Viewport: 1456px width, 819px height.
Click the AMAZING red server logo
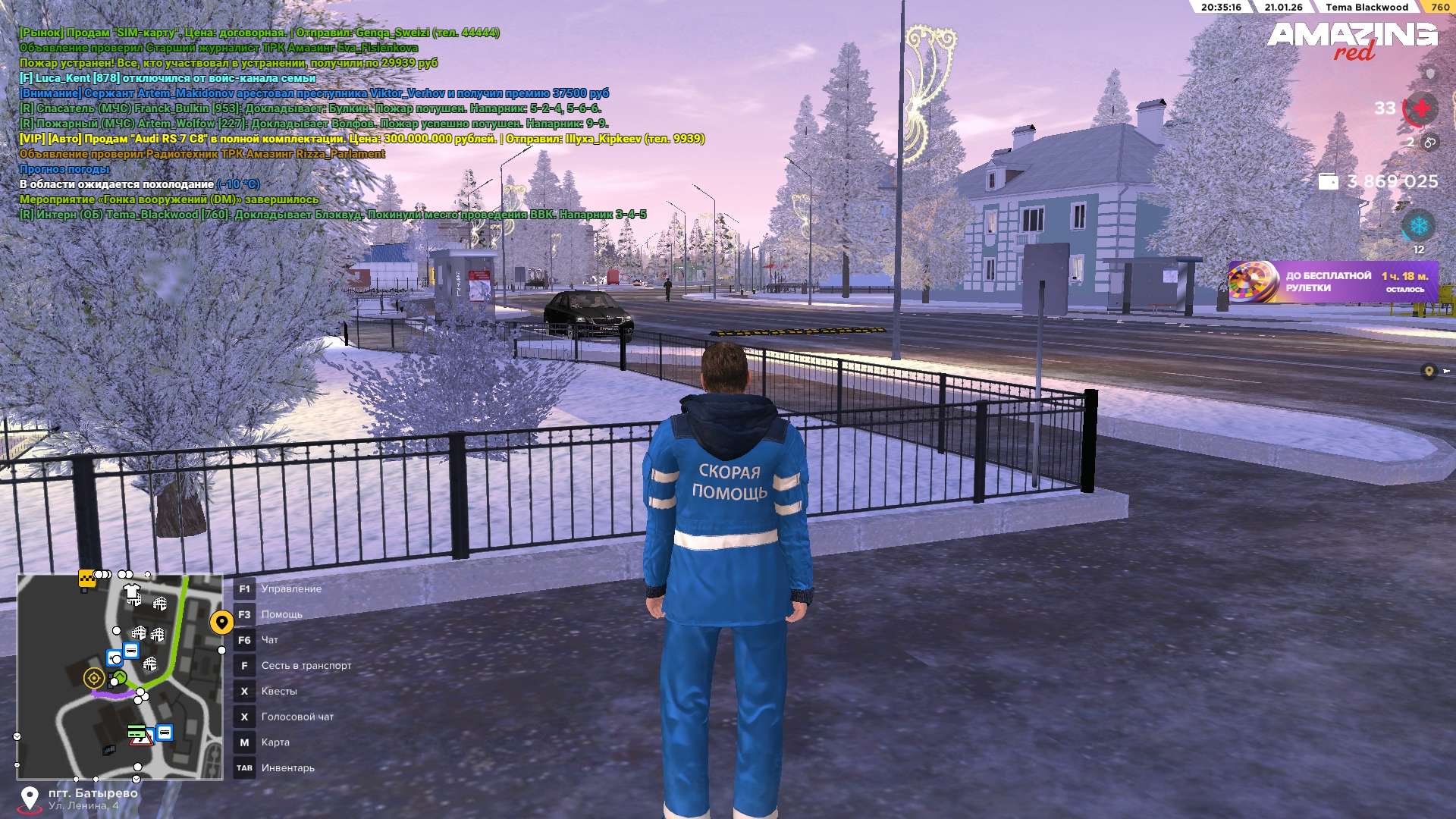[x=1352, y=39]
